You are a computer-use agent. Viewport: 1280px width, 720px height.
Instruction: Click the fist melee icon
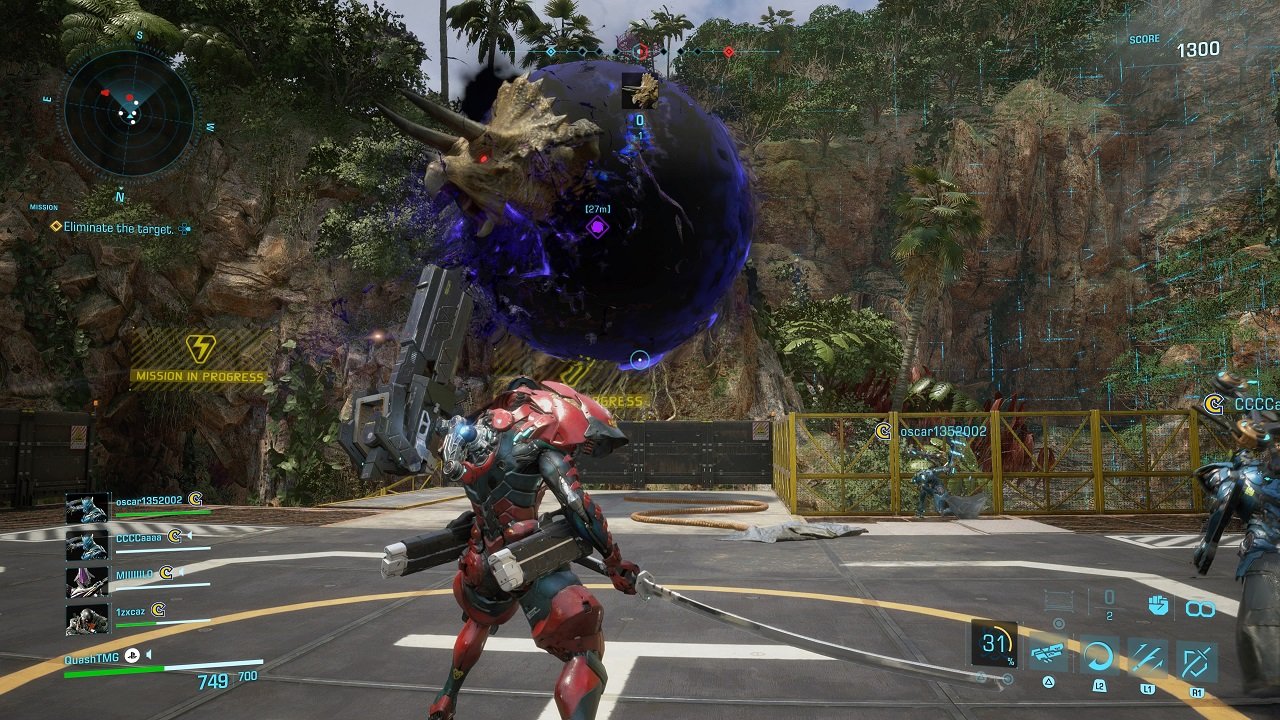click(x=1159, y=605)
